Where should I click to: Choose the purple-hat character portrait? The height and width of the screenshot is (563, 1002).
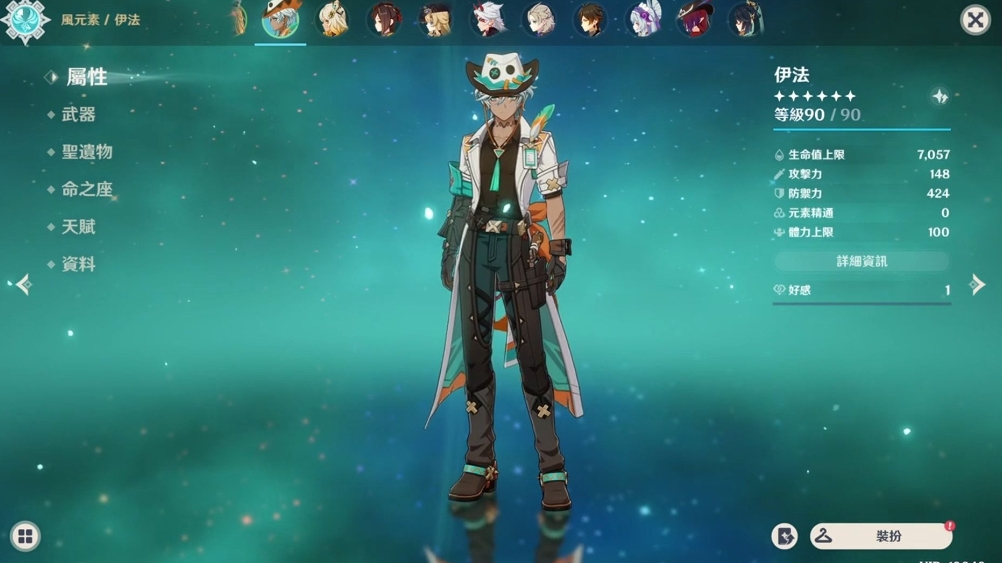point(693,19)
